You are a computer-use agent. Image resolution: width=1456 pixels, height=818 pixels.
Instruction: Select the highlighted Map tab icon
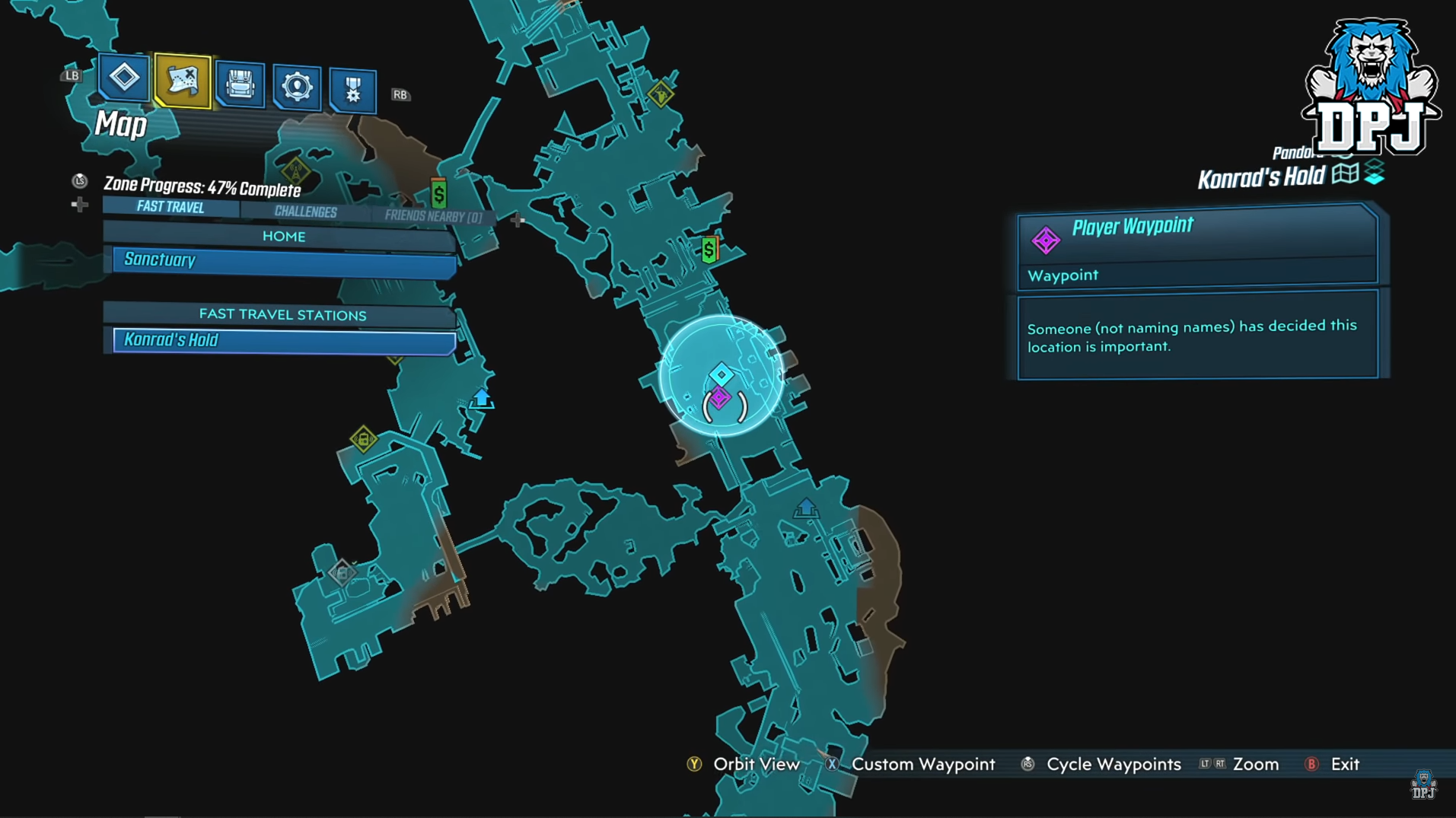click(182, 81)
